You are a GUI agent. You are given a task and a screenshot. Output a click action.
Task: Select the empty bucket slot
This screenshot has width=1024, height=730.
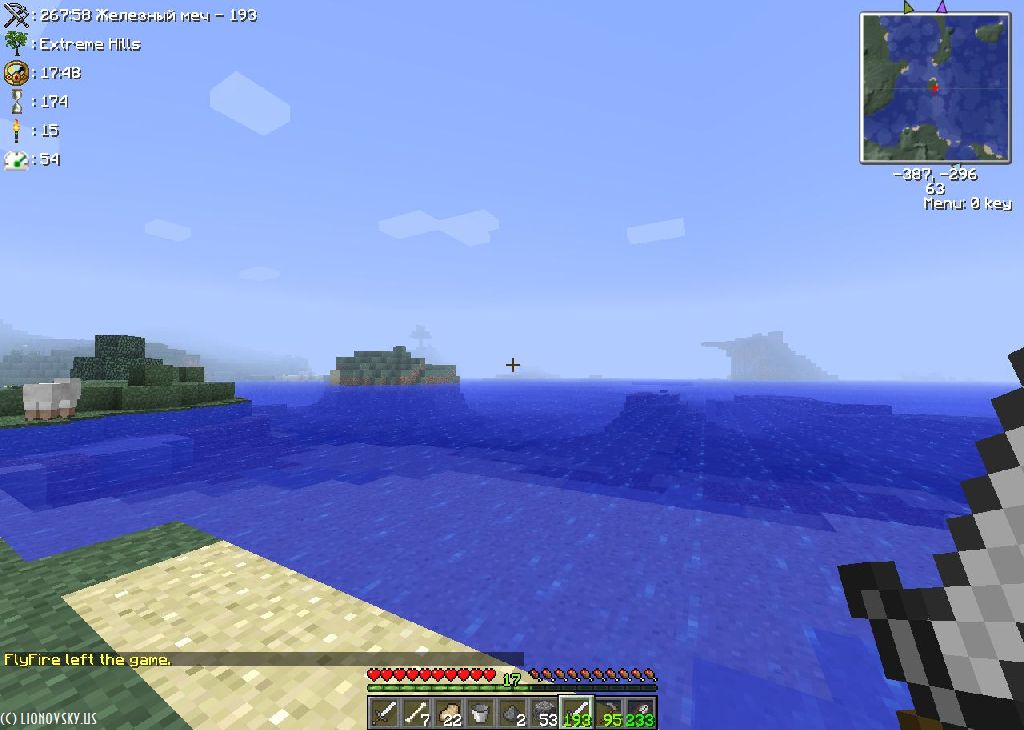click(481, 713)
